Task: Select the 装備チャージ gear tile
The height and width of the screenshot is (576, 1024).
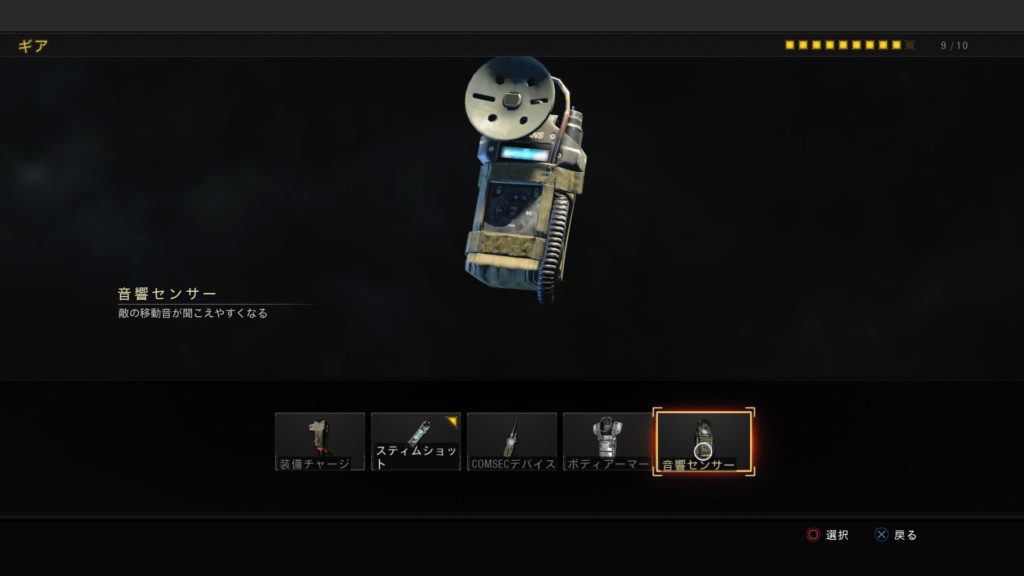Action: 320,441
